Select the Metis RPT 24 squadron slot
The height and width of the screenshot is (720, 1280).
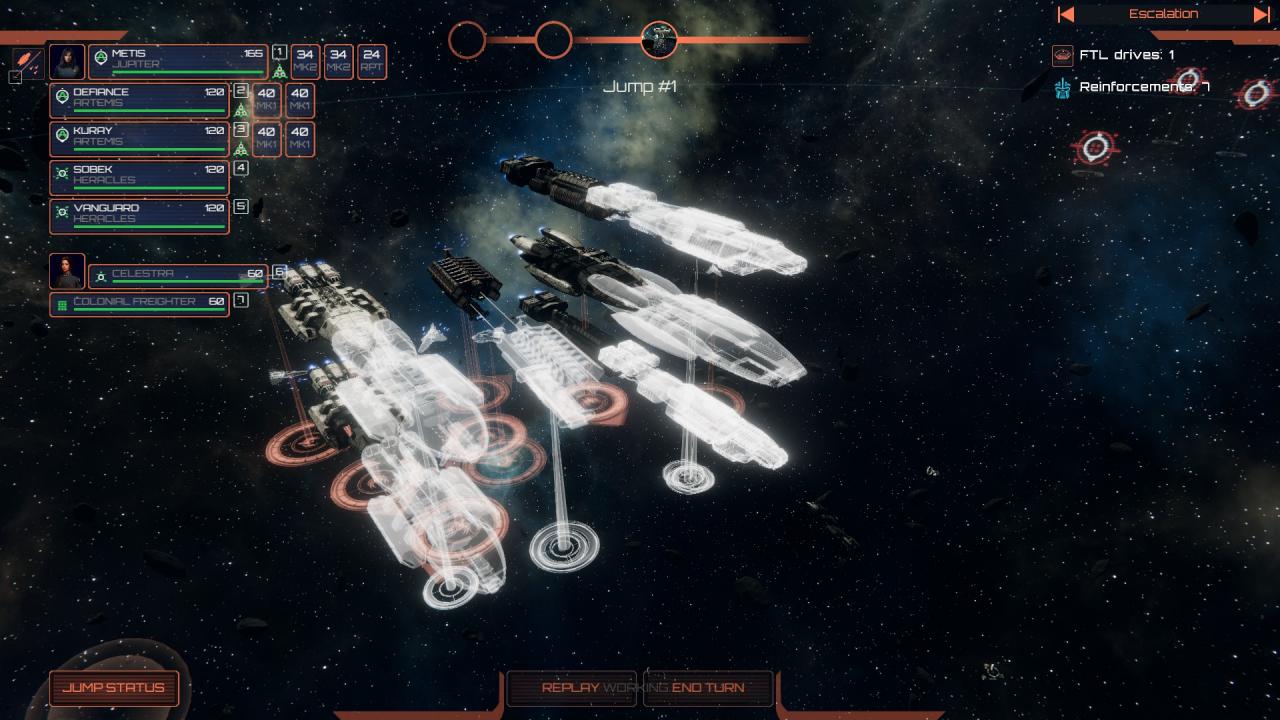(x=372, y=62)
